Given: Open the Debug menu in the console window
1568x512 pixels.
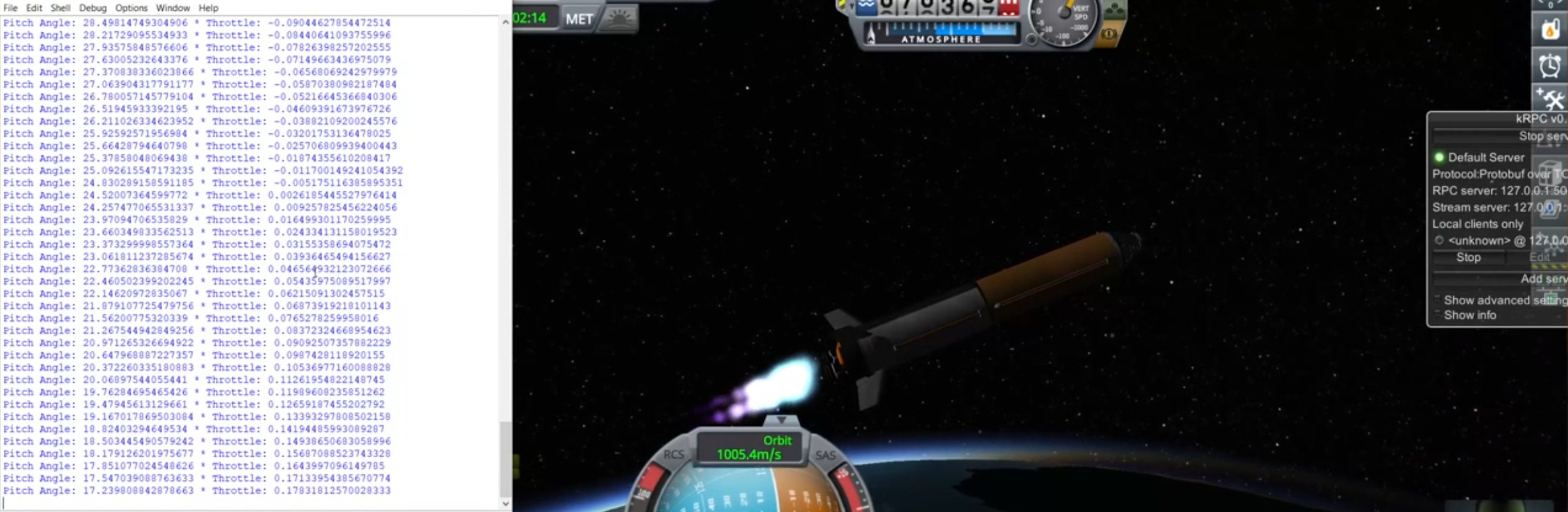Looking at the screenshot, I should point(93,8).
